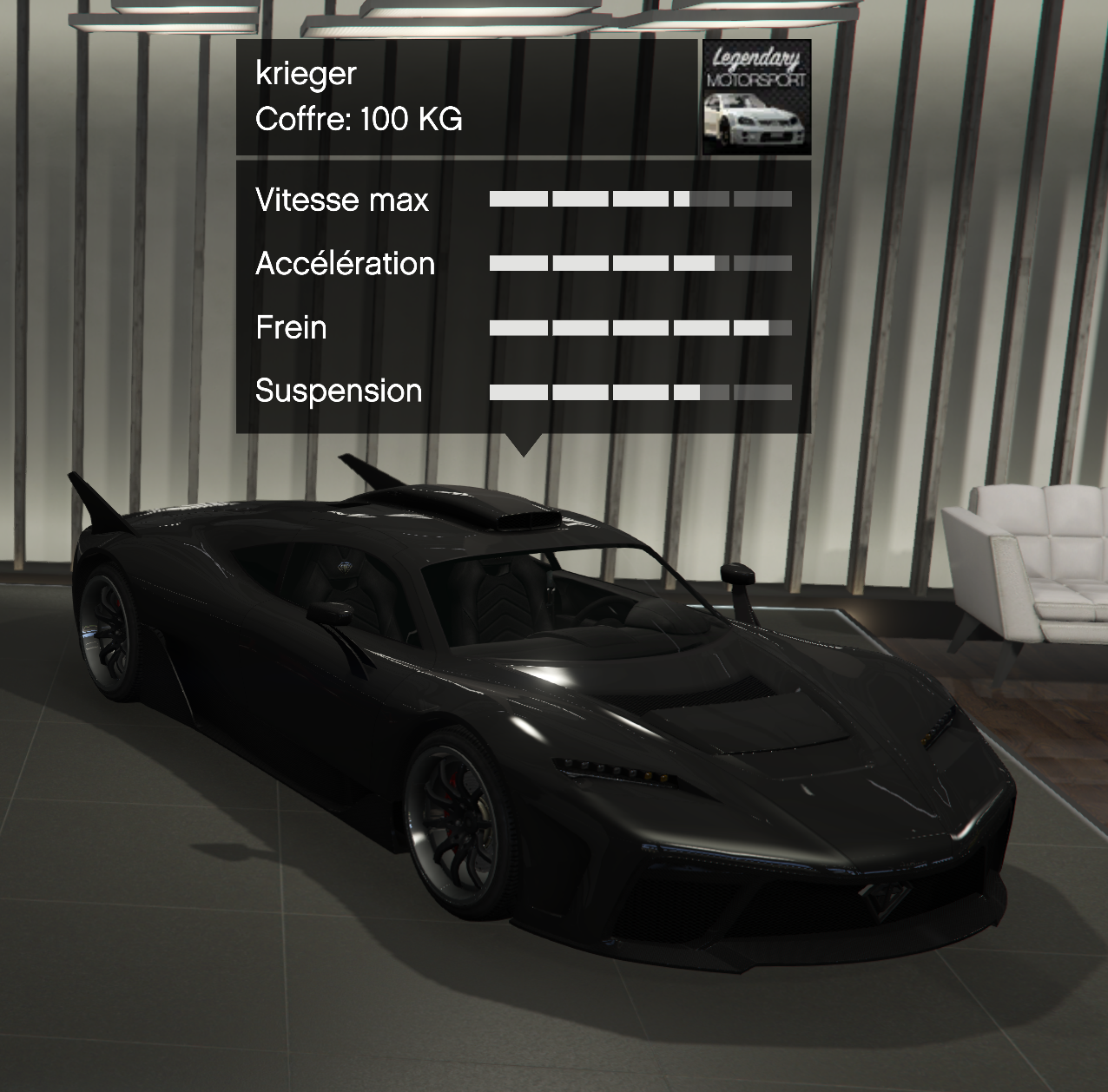Viewport: 1108px width, 1092px height.
Task: Click the Legendary Motorsport logo thumbnail
Action: (756, 97)
